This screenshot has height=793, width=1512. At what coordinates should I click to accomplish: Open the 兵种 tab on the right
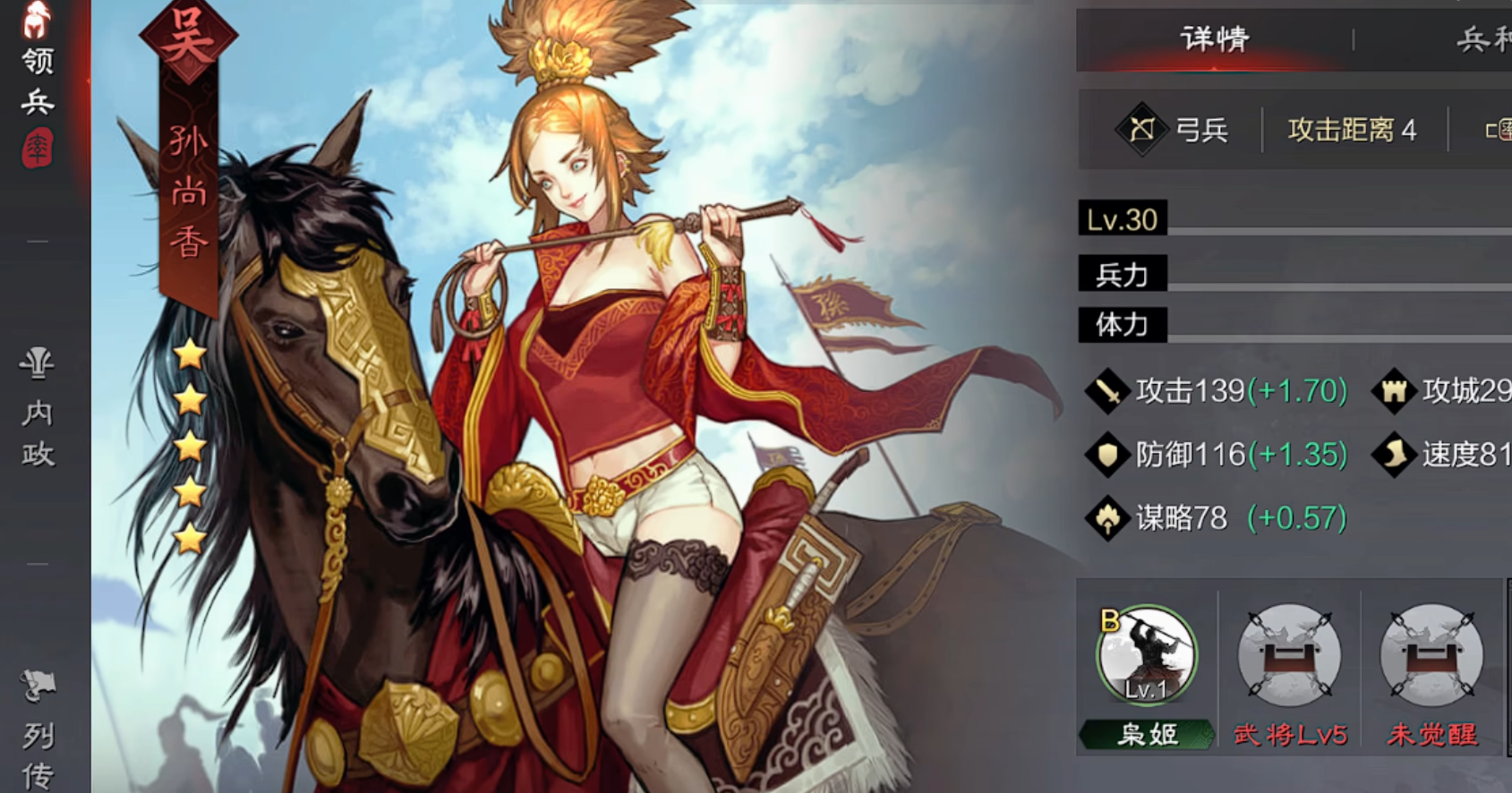pos(1482,39)
